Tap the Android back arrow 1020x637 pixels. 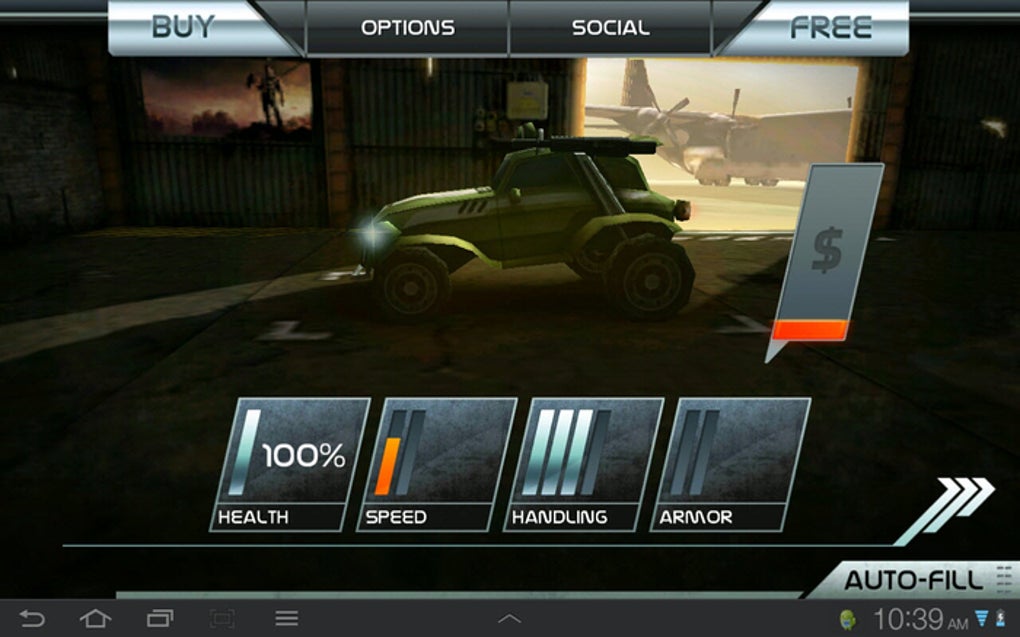point(32,619)
